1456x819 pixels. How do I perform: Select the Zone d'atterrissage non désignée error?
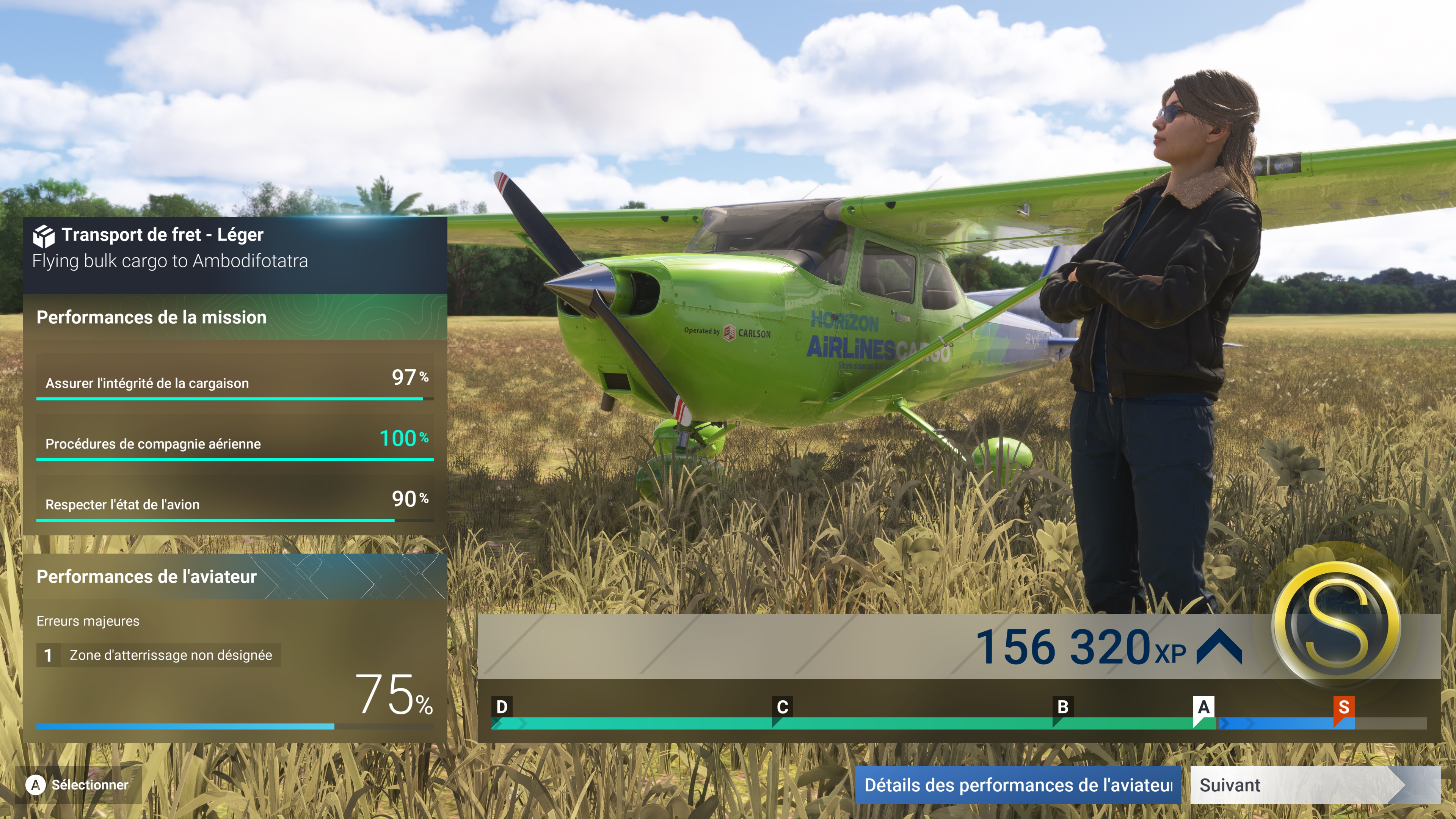point(159,655)
